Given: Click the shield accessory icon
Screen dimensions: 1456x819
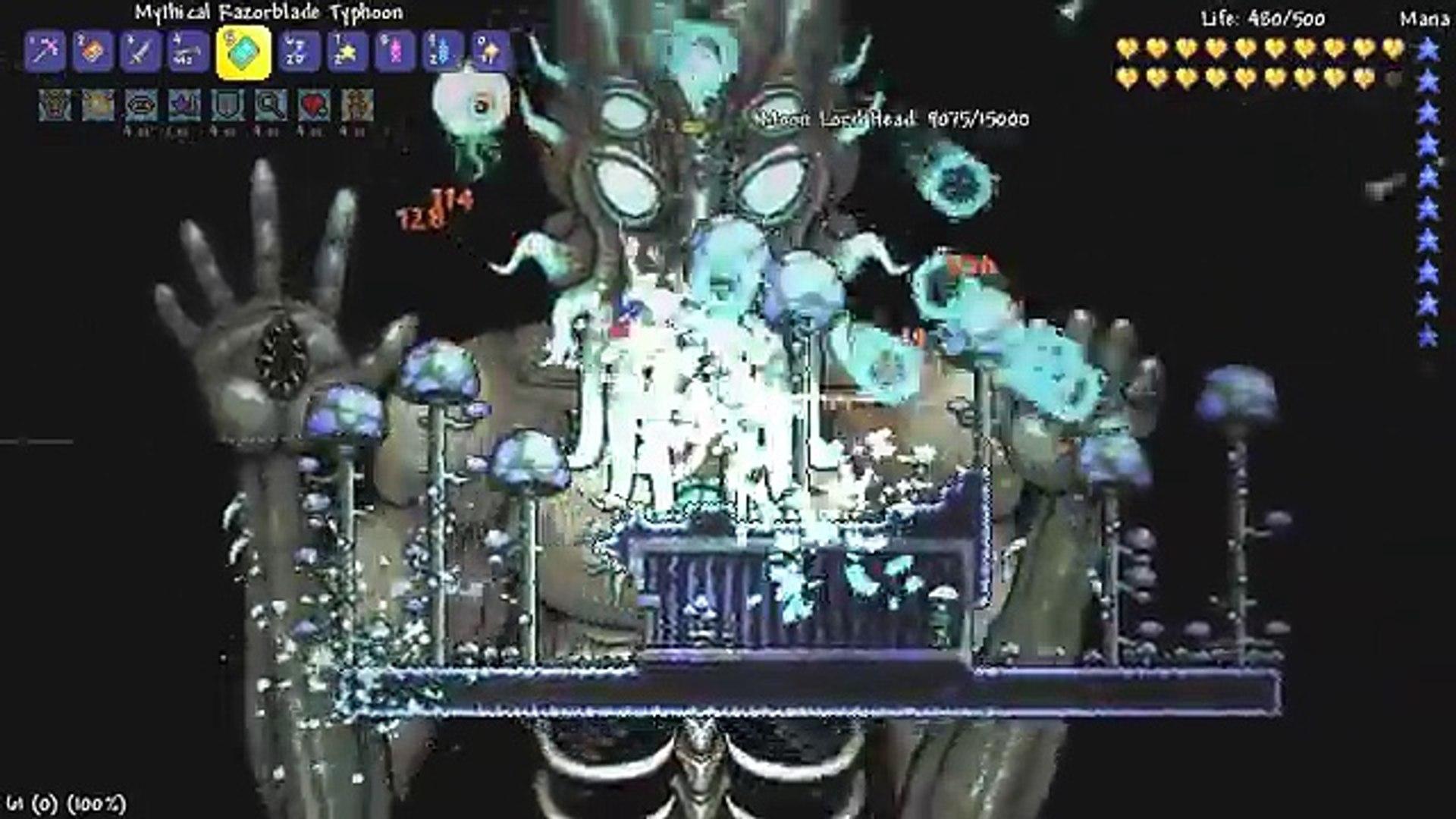Looking at the screenshot, I should (x=227, y=106).
